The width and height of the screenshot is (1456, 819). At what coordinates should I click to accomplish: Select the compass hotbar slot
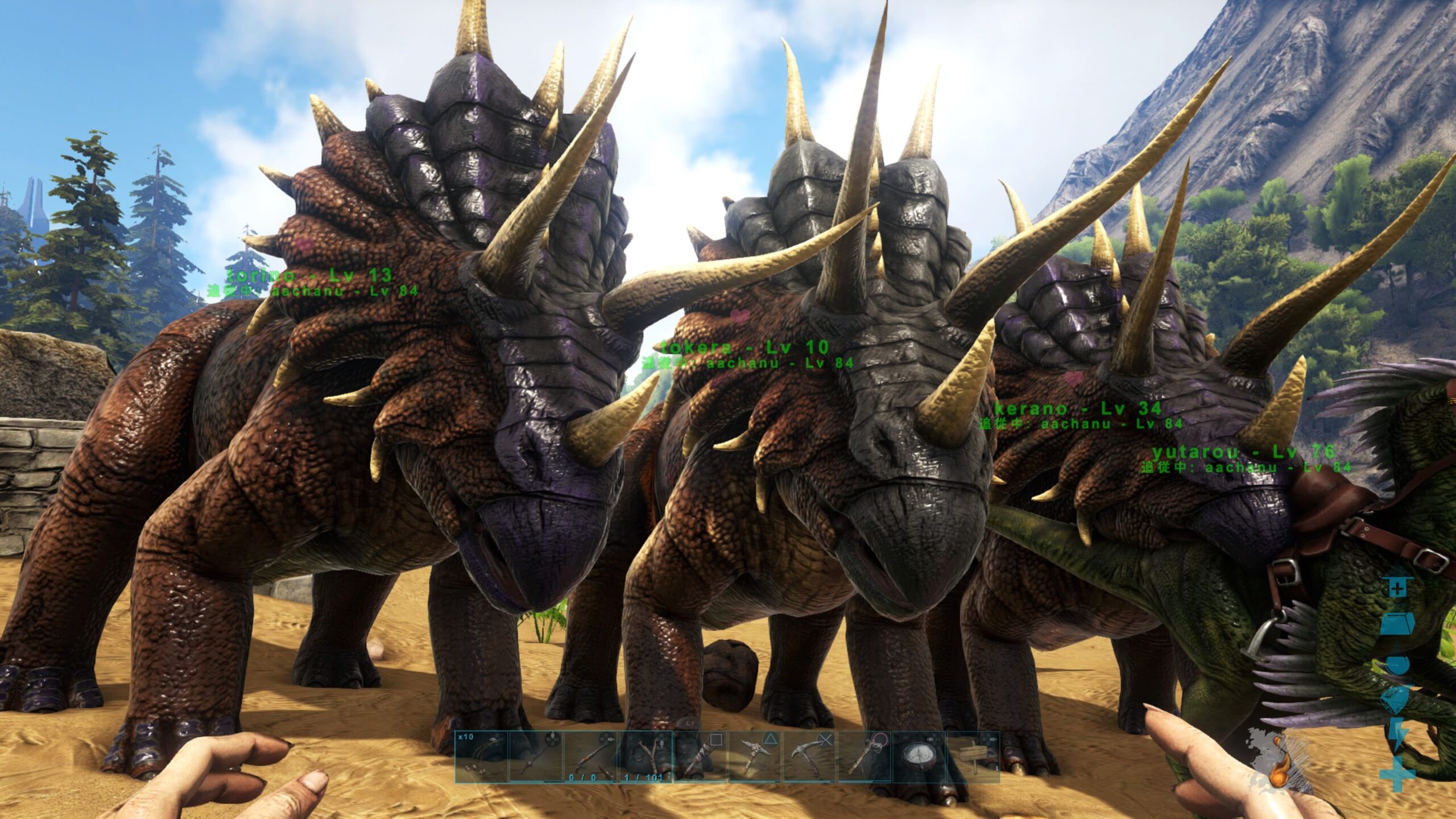(x=918, y=757)
